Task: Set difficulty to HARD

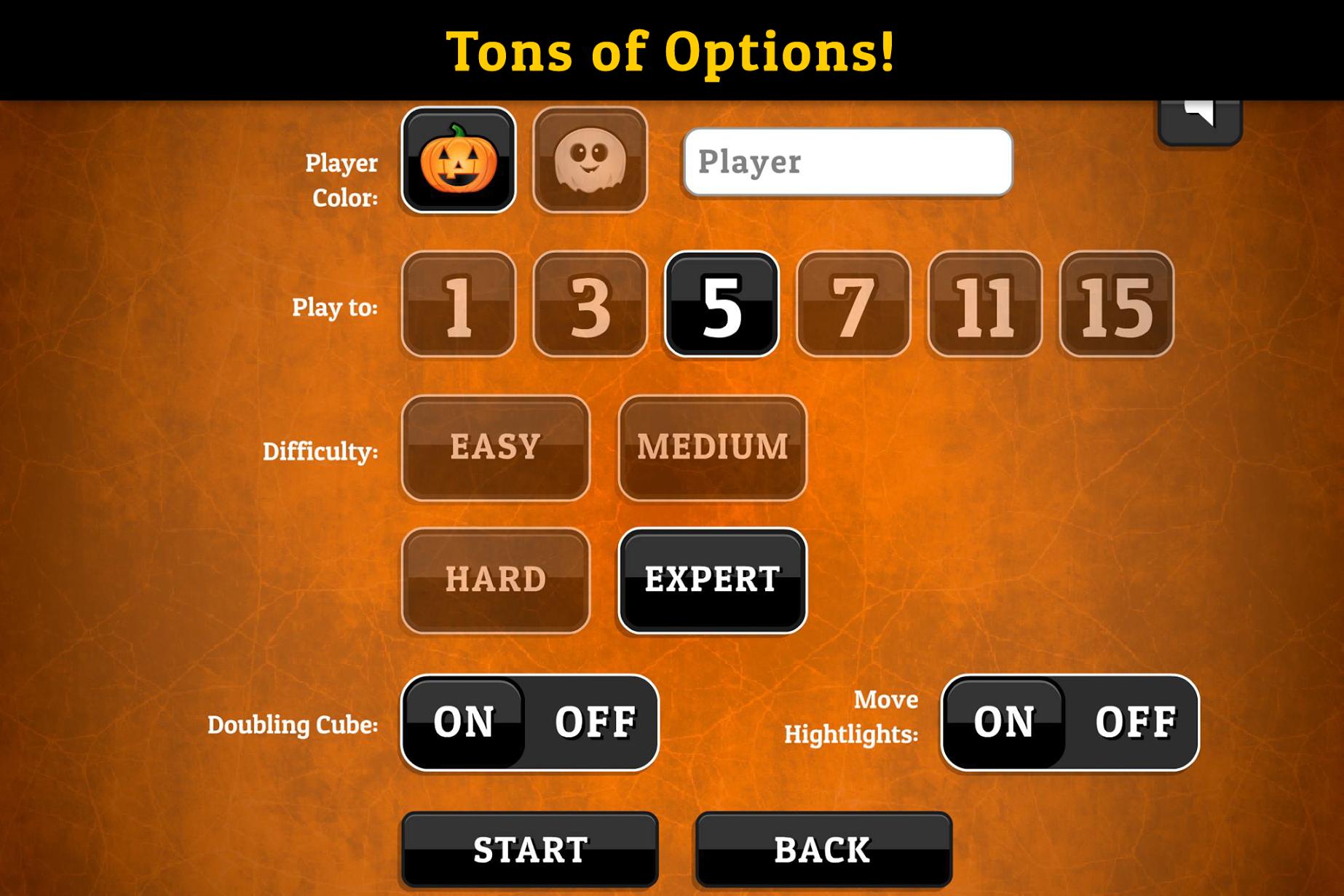Action: [x=496, y=579]
